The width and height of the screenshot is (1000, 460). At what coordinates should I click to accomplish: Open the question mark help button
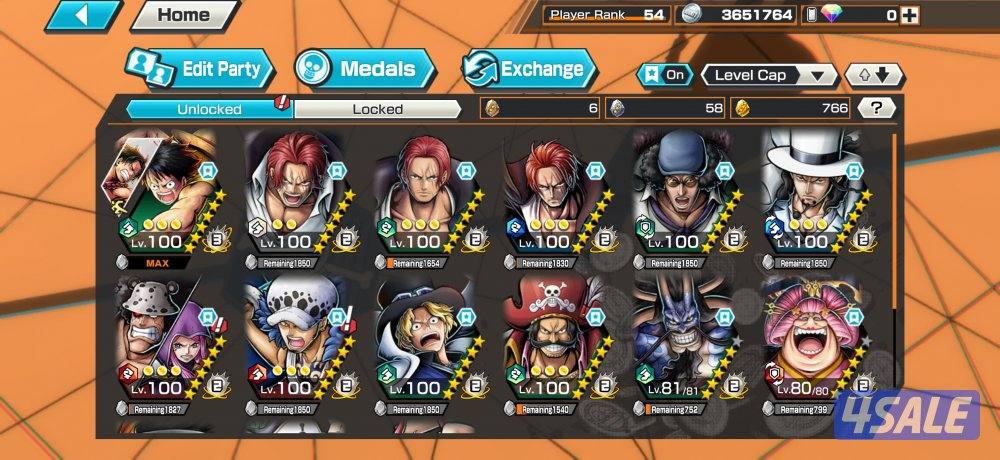point(877,108)
